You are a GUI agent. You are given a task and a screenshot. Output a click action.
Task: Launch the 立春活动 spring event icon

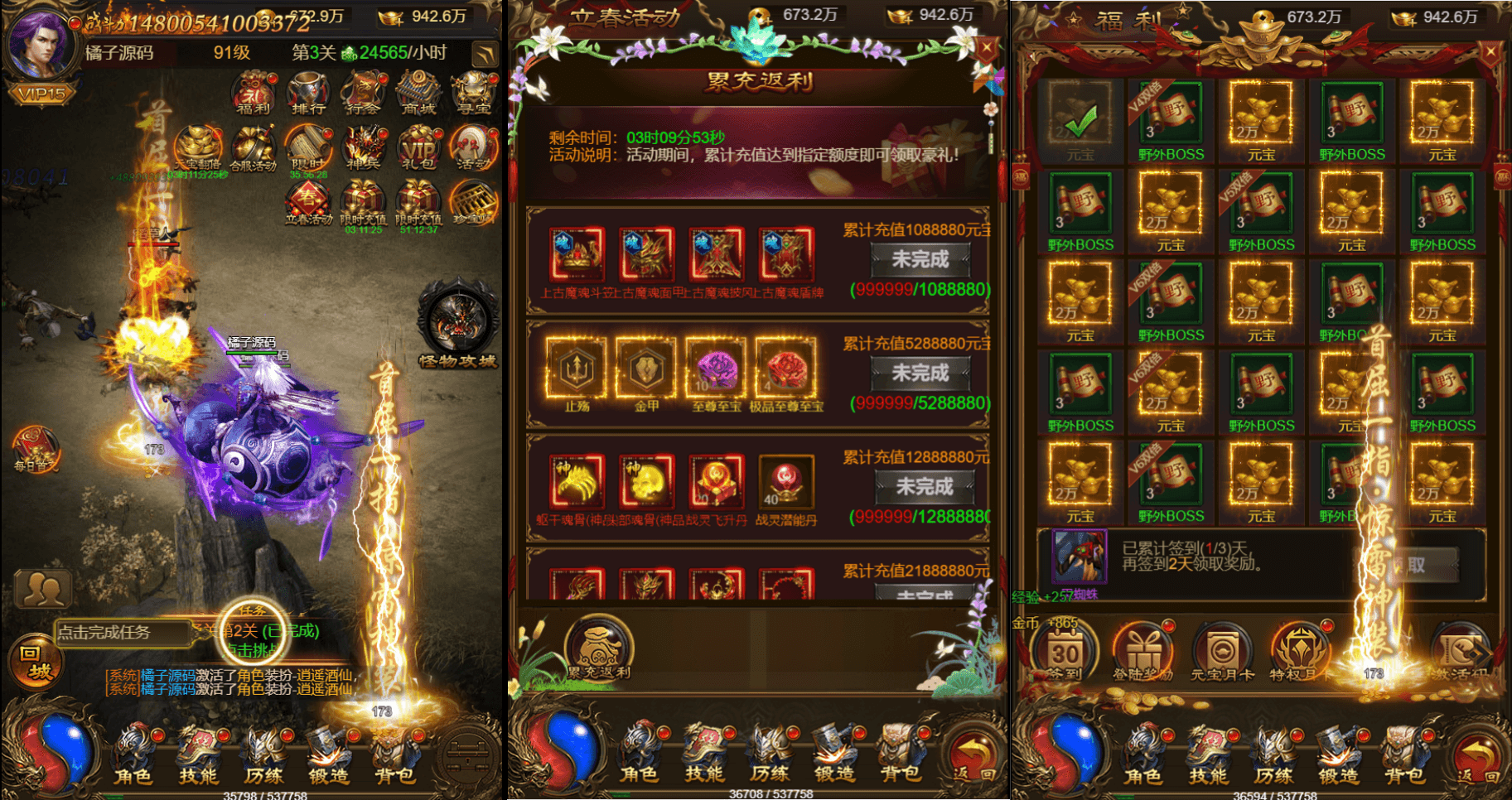[307, 201]
